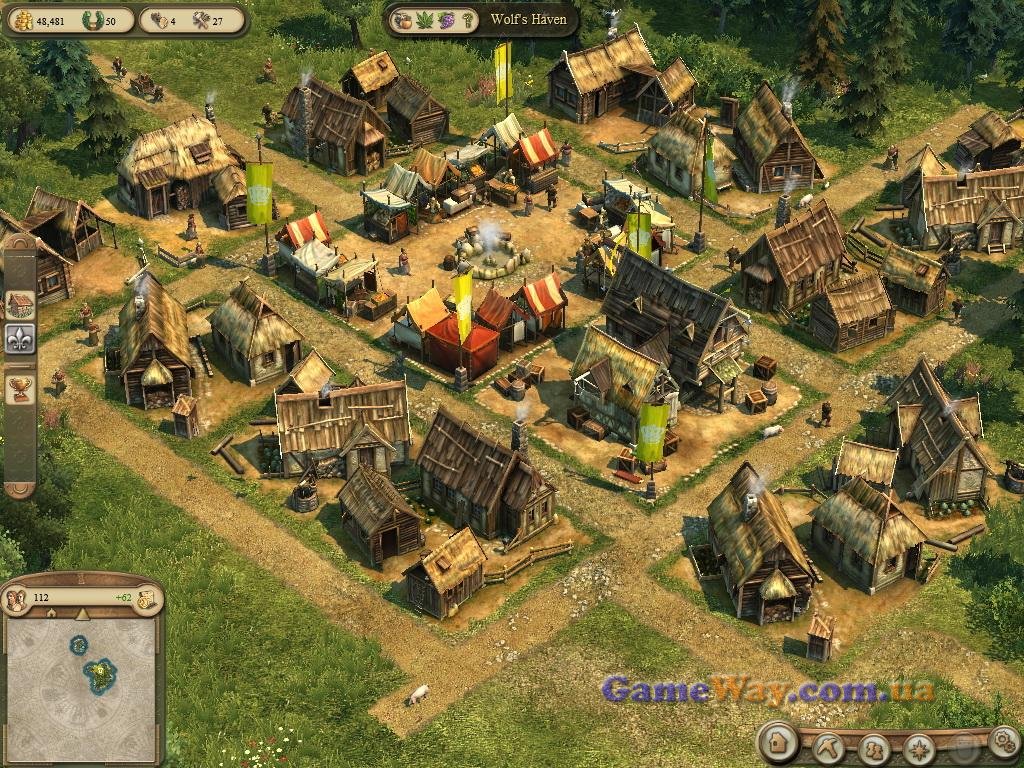Click the Wolf's Haven island name
The image size is (1024, 768).
pos(528,20)
